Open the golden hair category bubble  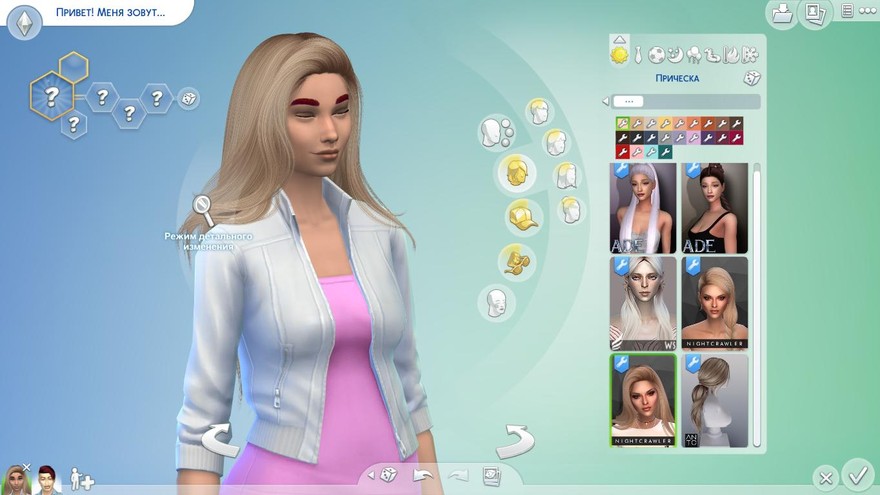[x=516, y=171]
